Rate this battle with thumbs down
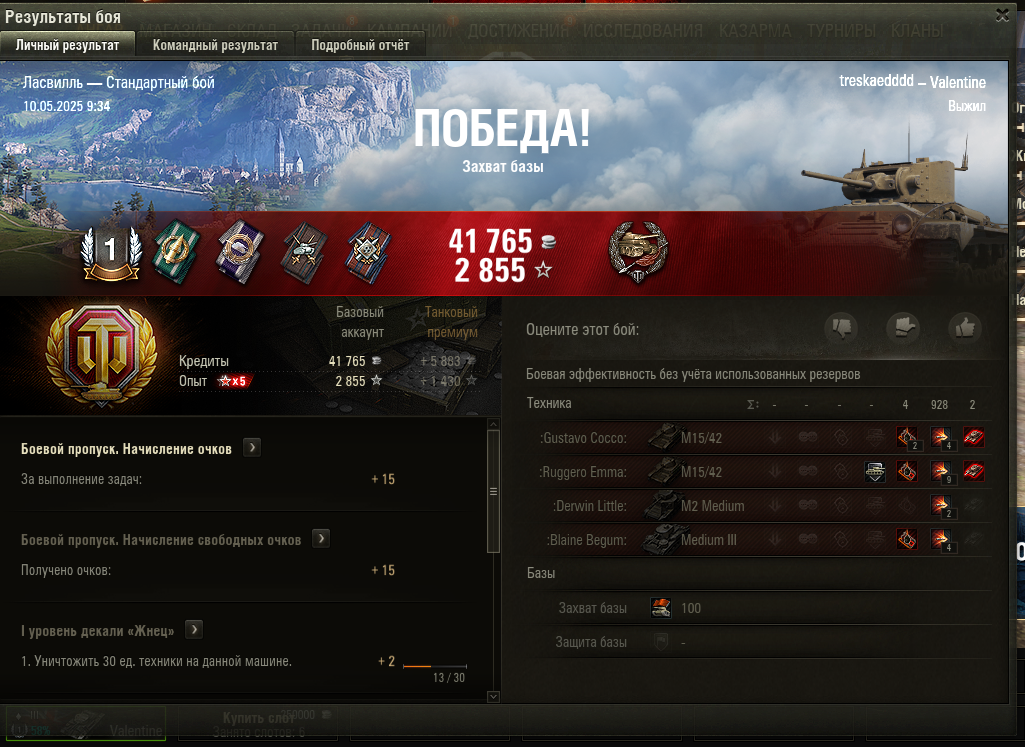The height and width of the screenshot is (747, 1025). pos(841,327)
